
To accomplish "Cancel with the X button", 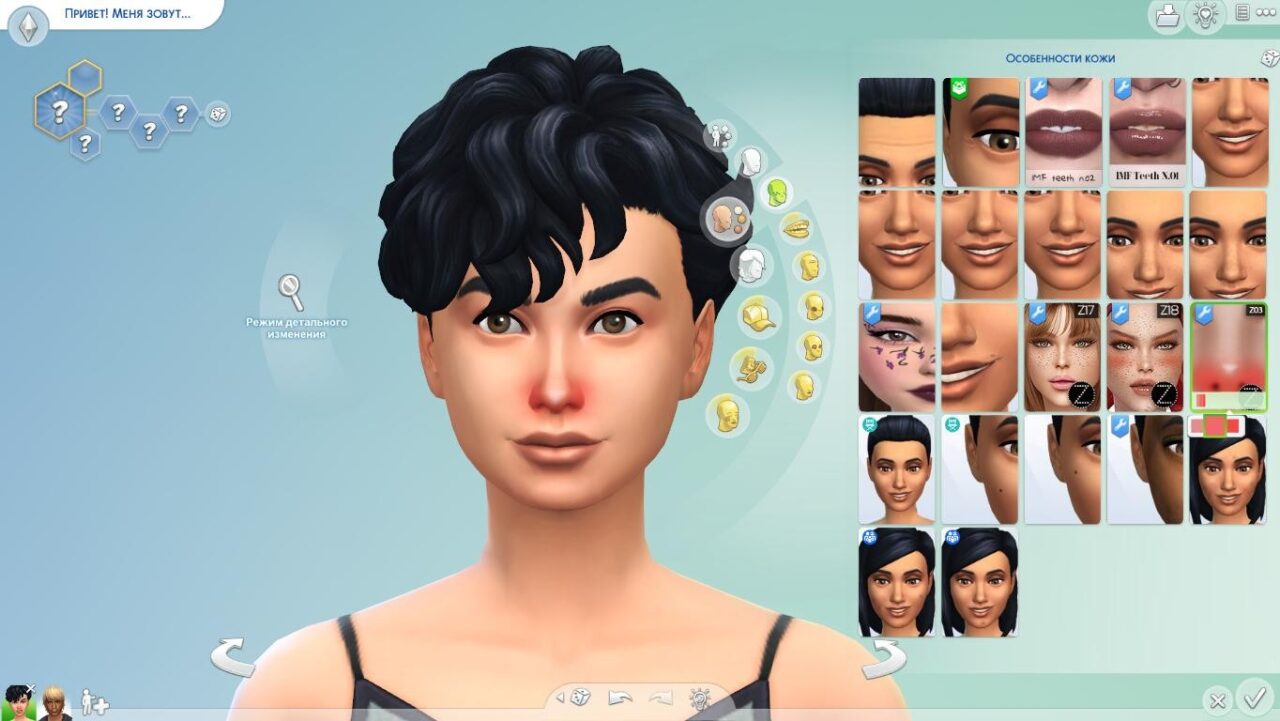I will pos(1217,700).
